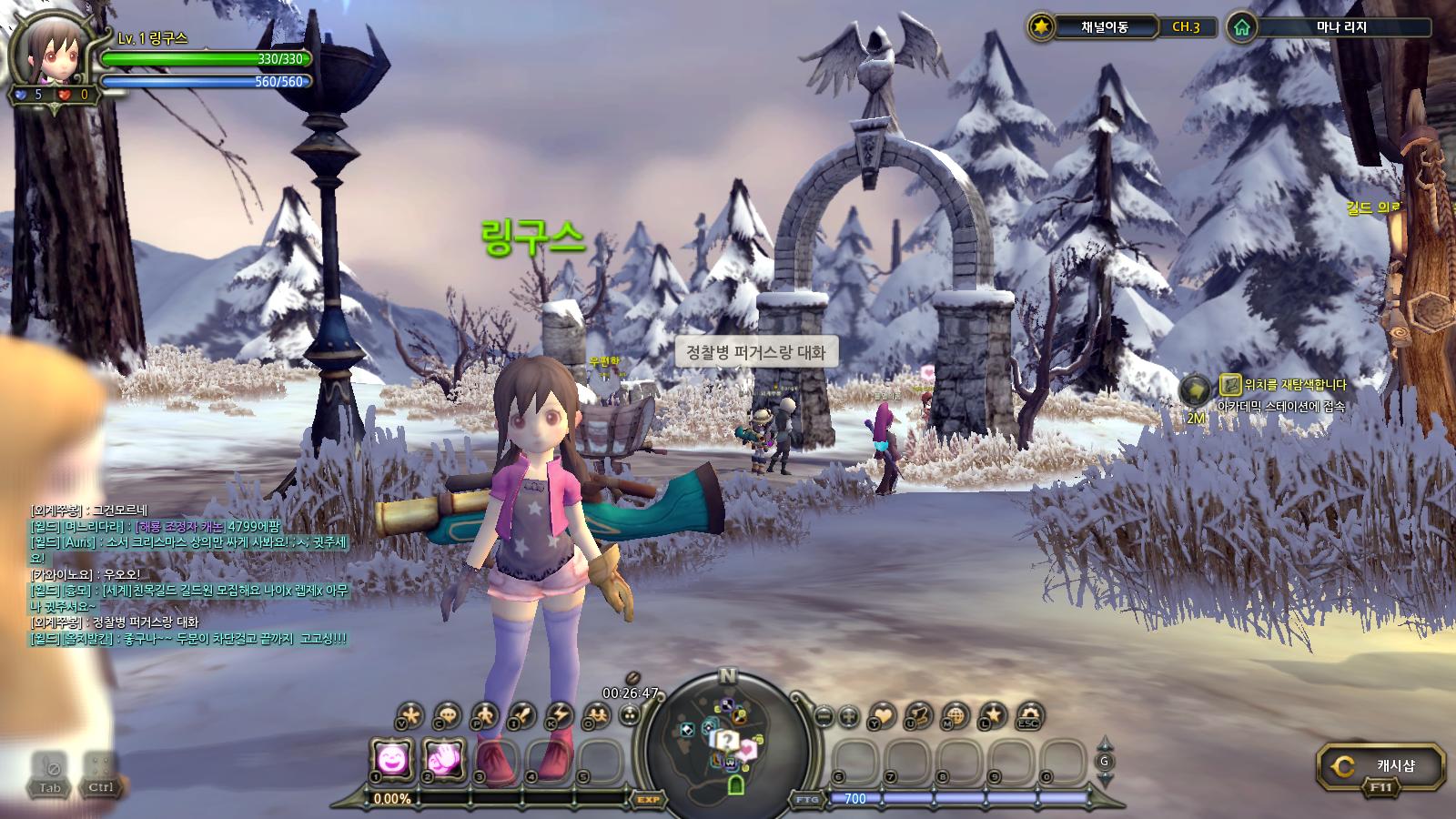Open the world map globe icon
This screenshot has width=1456, height=819.
(955, 715)
